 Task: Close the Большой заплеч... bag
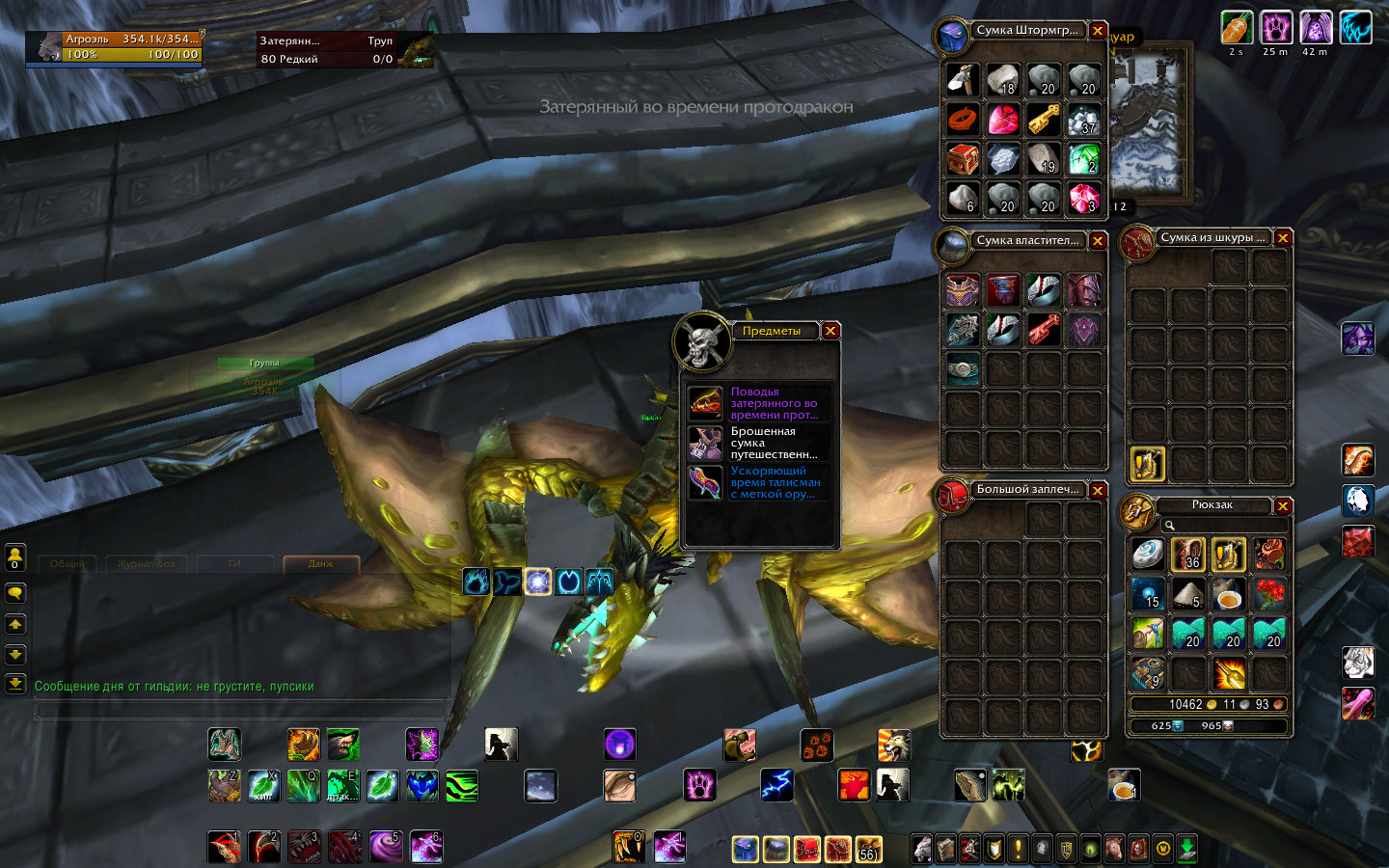click(1098, 490)
